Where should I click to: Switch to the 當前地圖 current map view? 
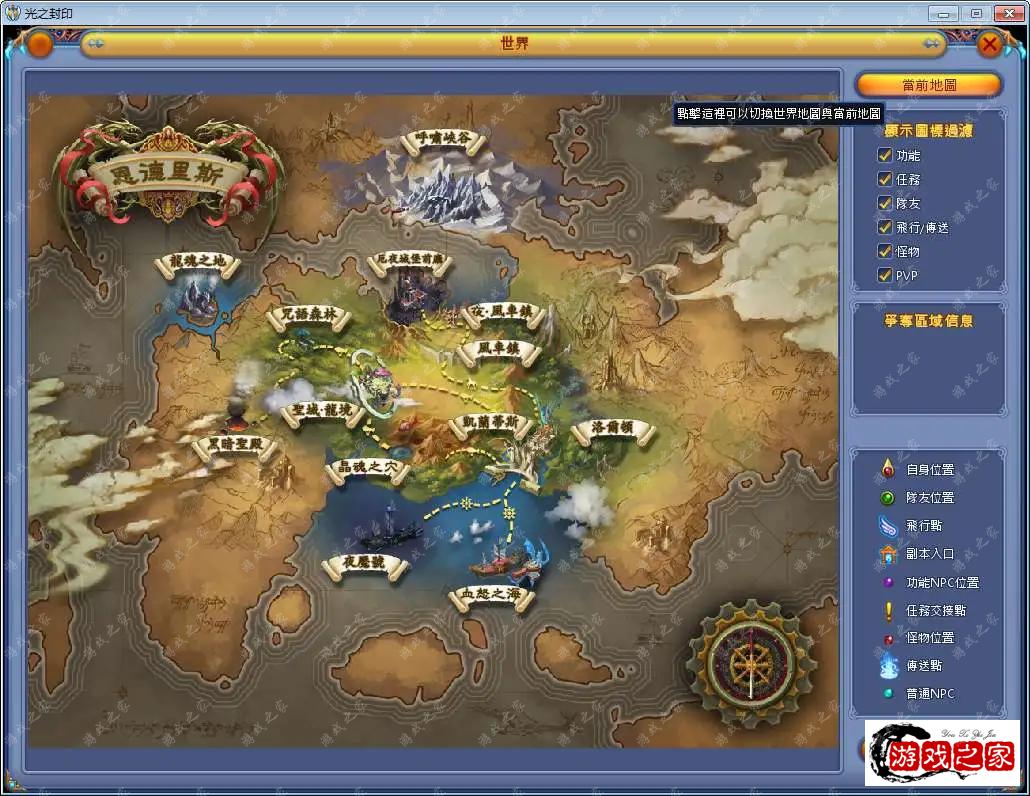pyautogui.click(x=928, y=85)
